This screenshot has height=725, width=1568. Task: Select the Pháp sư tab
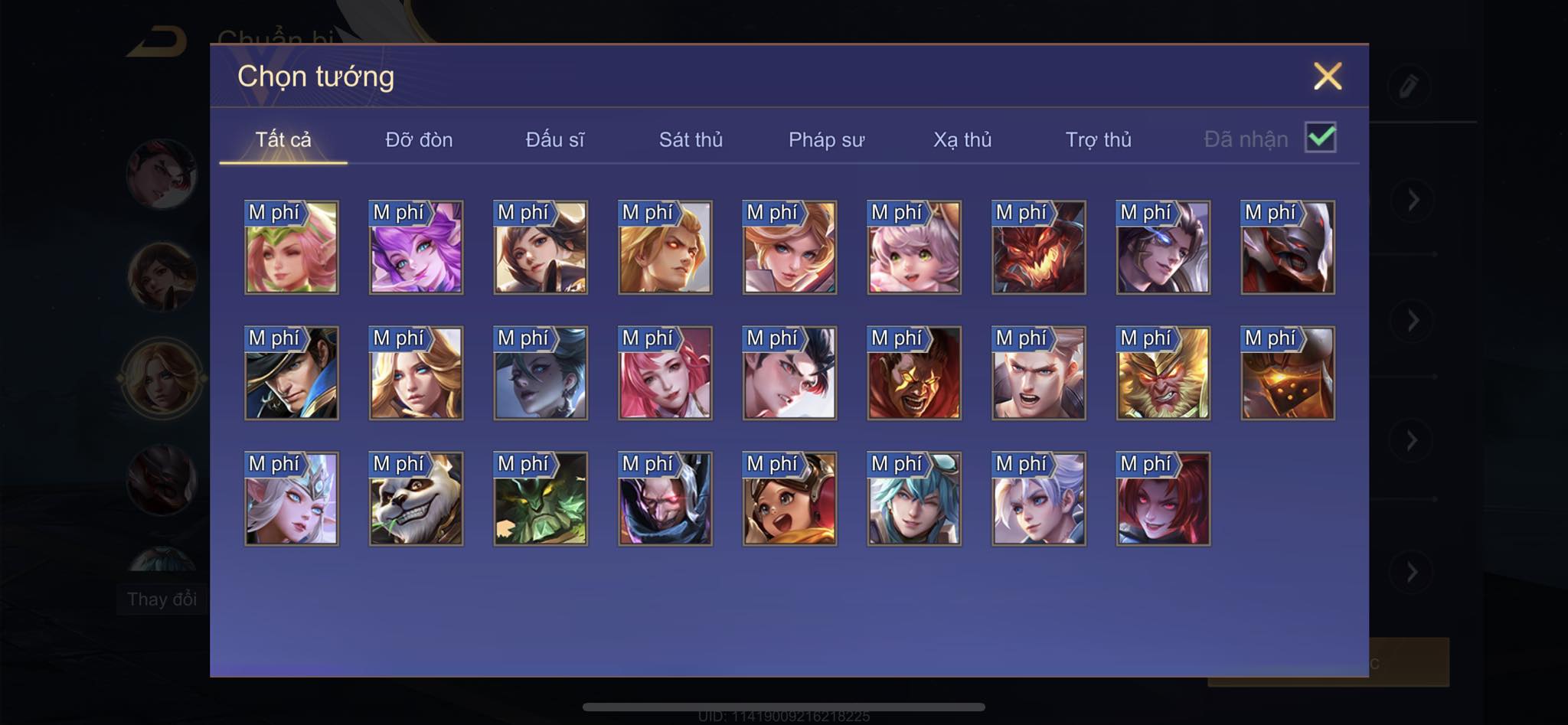(826, 139)
